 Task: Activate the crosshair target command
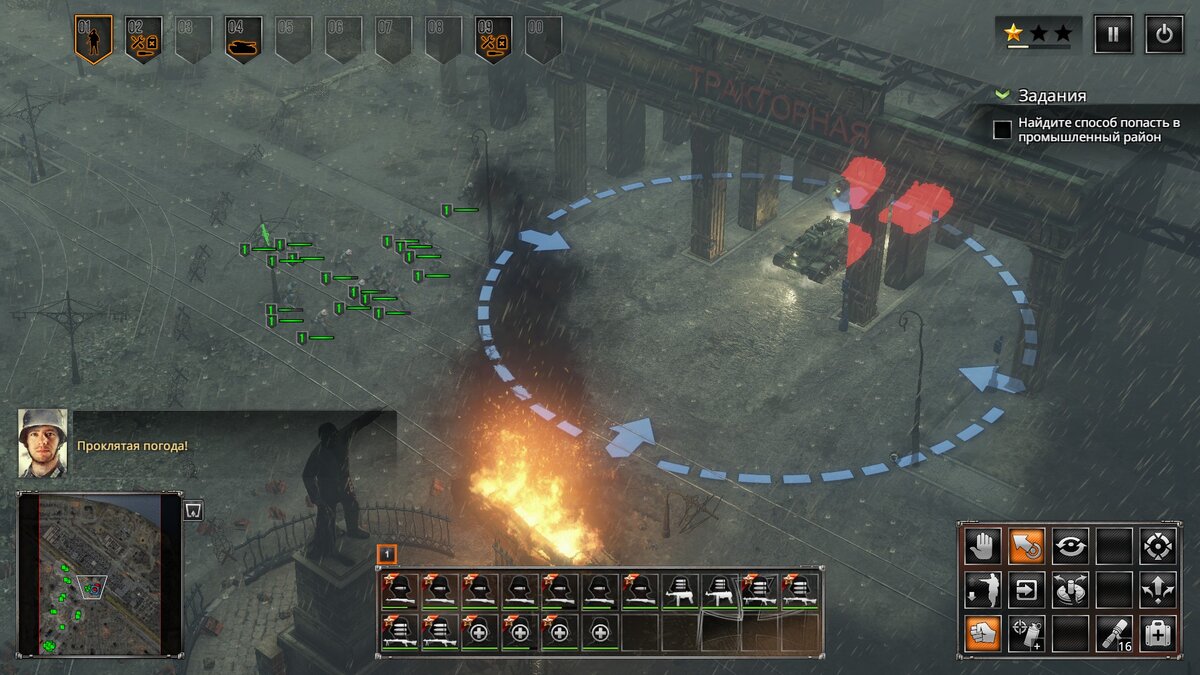[x=1158, y=546]
